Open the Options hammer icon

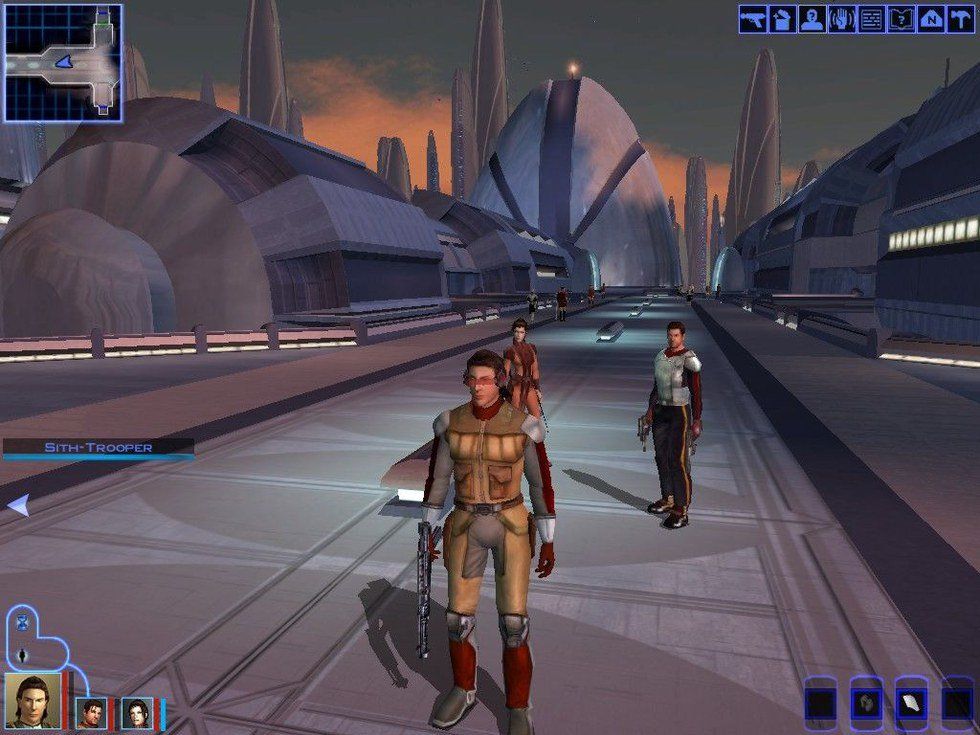961,19
